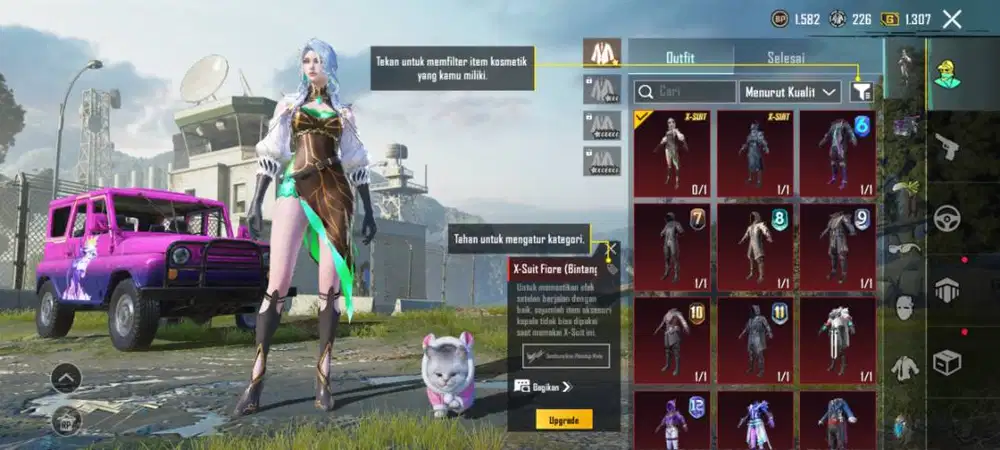Image resolution: width=1000 pixels, height=450 pixels.
Task: Click the Cari search field
Action: click(685, 92)
